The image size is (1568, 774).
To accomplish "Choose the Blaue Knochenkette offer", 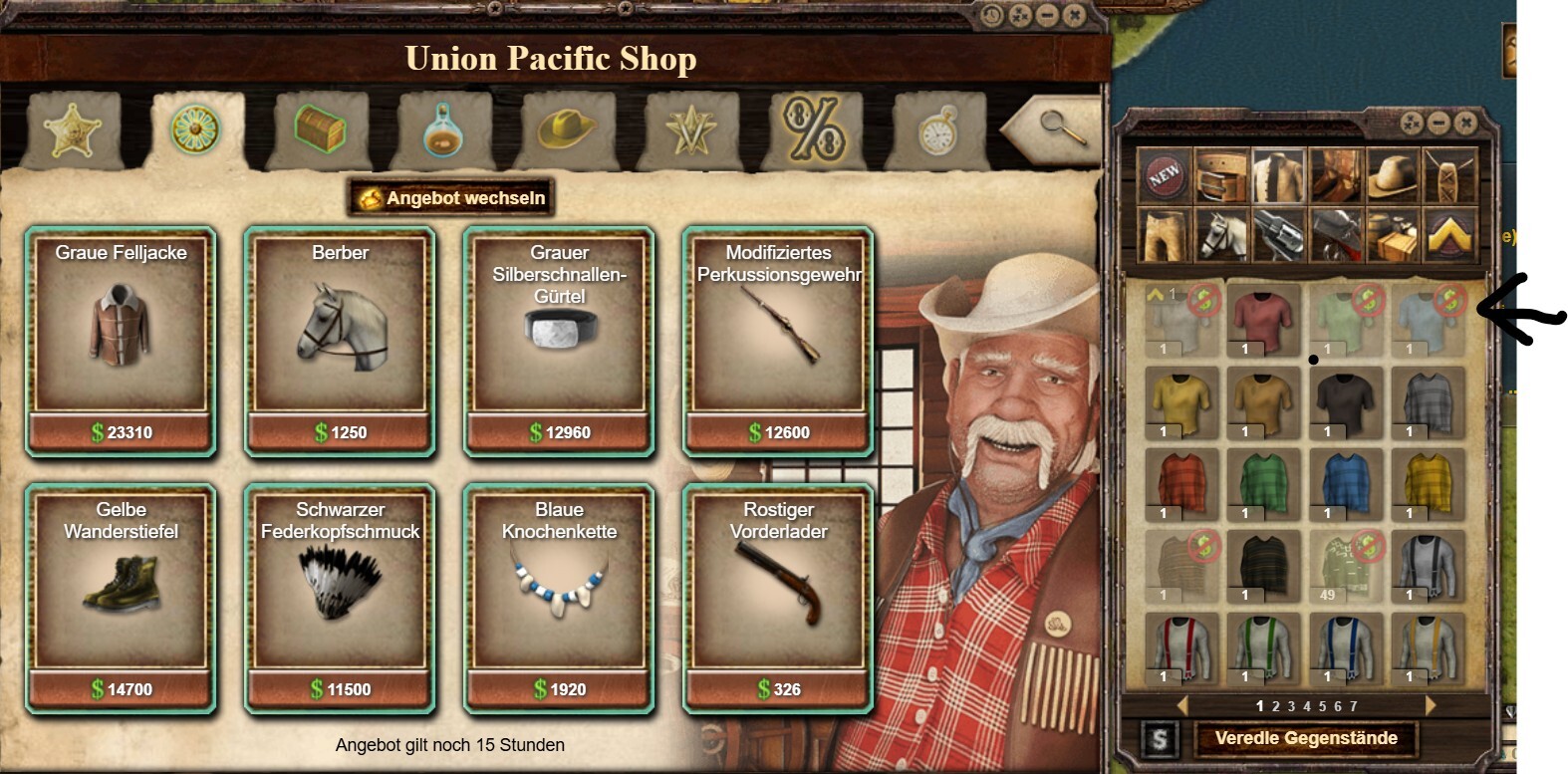I will (x=559, y=597).
